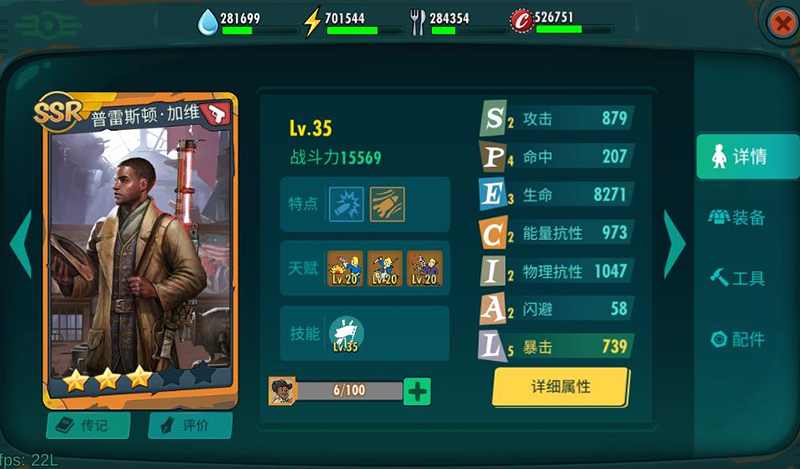Inspect the blue burst 特点 trait icon
The height and width of the screenshot is (469, 800).
[x=346, y=203]
